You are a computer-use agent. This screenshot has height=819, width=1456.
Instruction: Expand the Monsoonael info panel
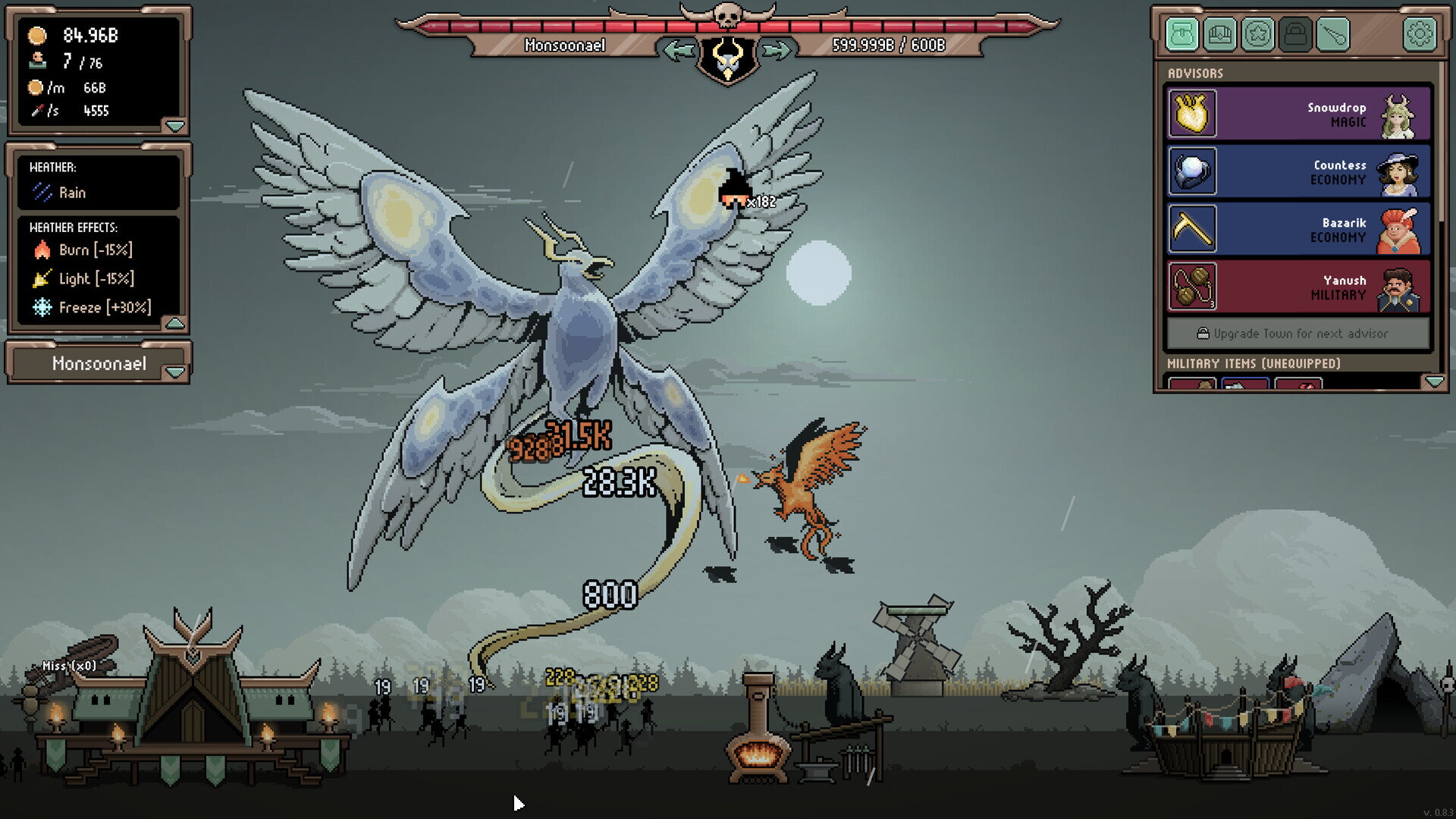tap(175, 372)
